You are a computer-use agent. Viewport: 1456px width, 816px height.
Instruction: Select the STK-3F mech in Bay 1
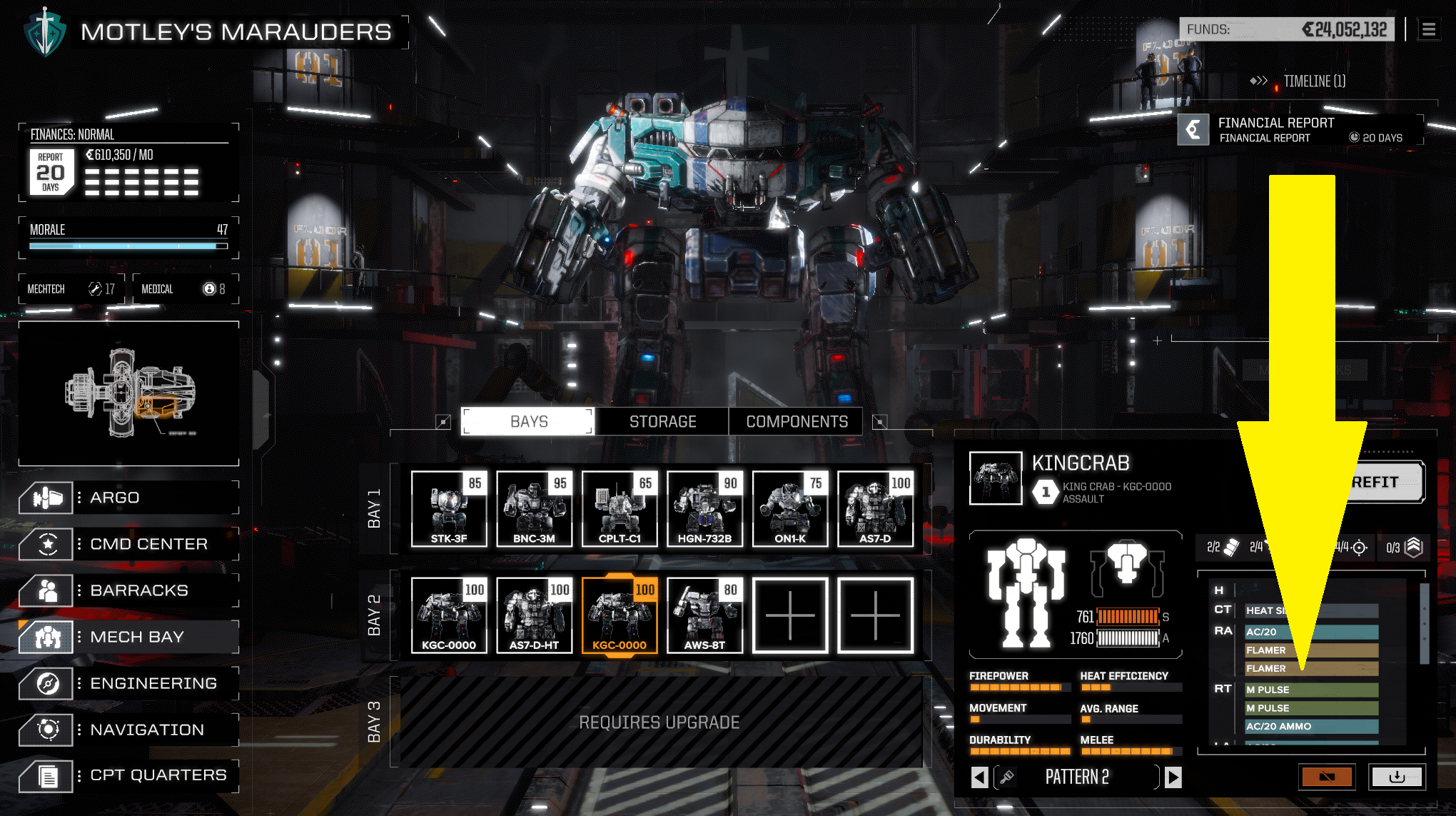pyautogui.click(x=449, y=509)
